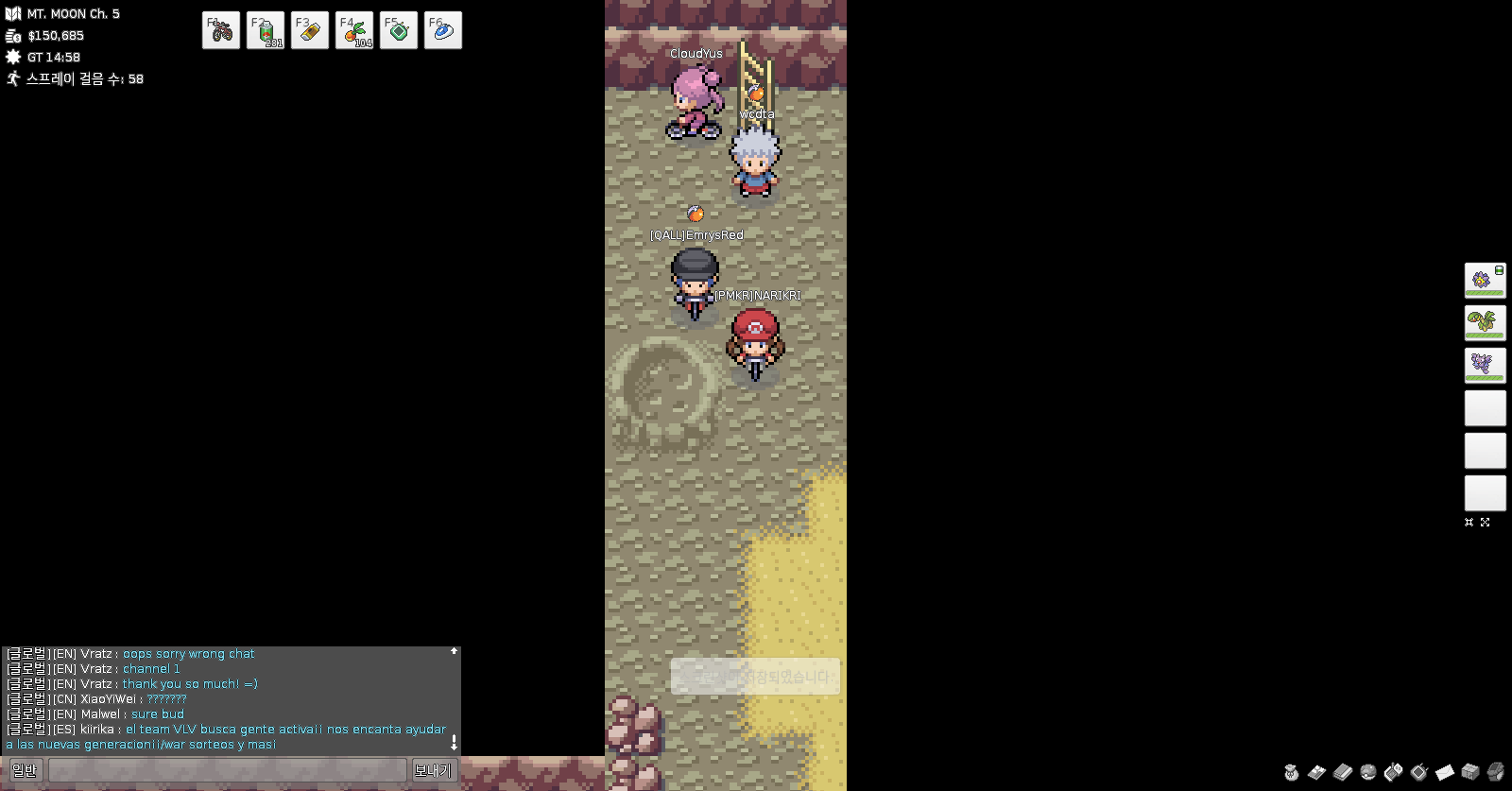The image size is (1512, 791).
Task: Choose the green dinosaur Pokémon party slot
Action: [1485, 322]
